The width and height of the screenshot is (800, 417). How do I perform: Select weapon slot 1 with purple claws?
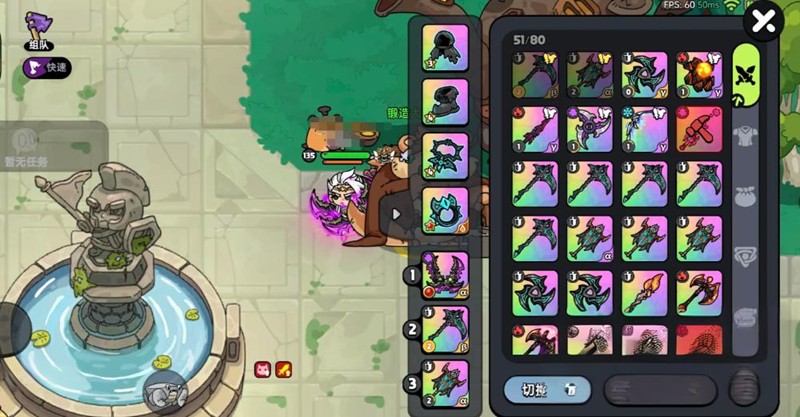445,274
